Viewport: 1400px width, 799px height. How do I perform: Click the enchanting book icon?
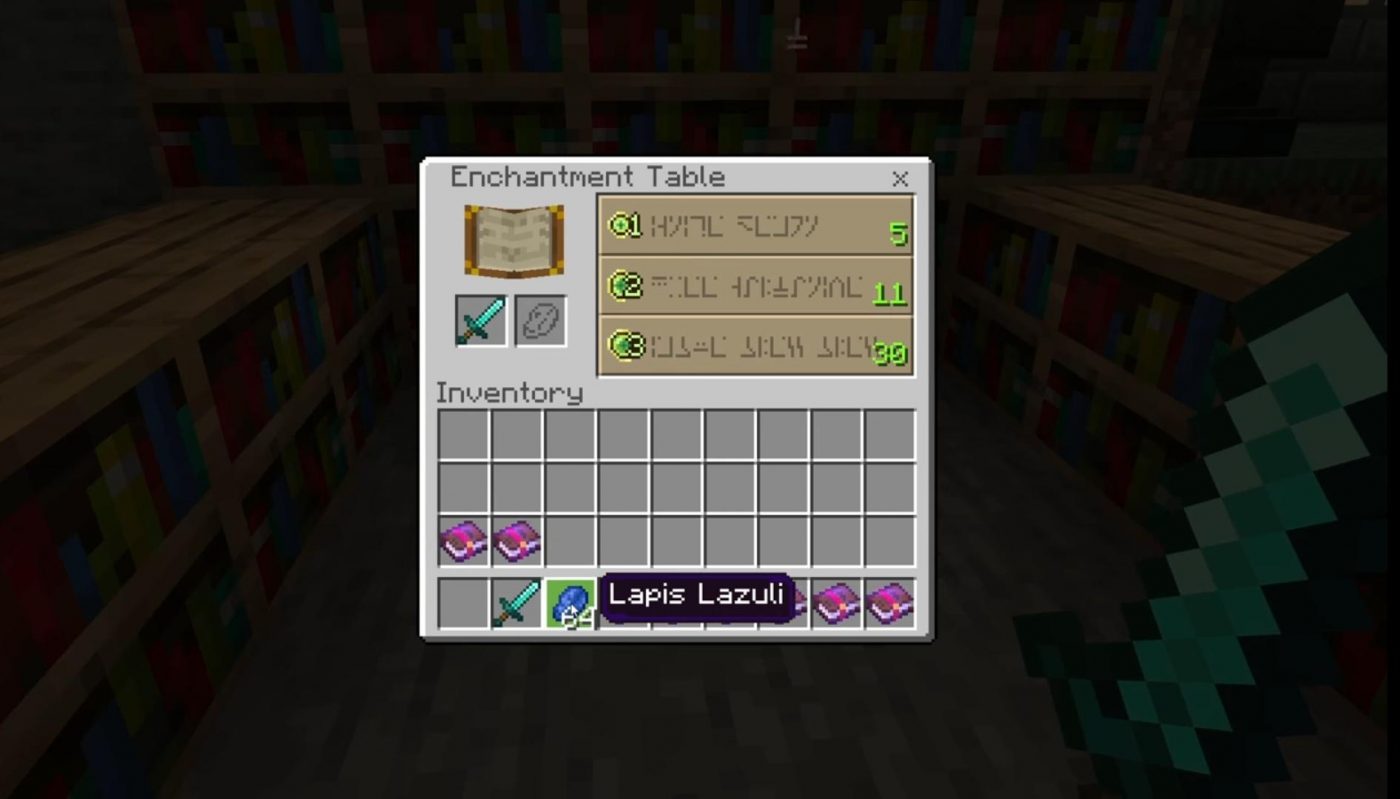tap(514, 240)
